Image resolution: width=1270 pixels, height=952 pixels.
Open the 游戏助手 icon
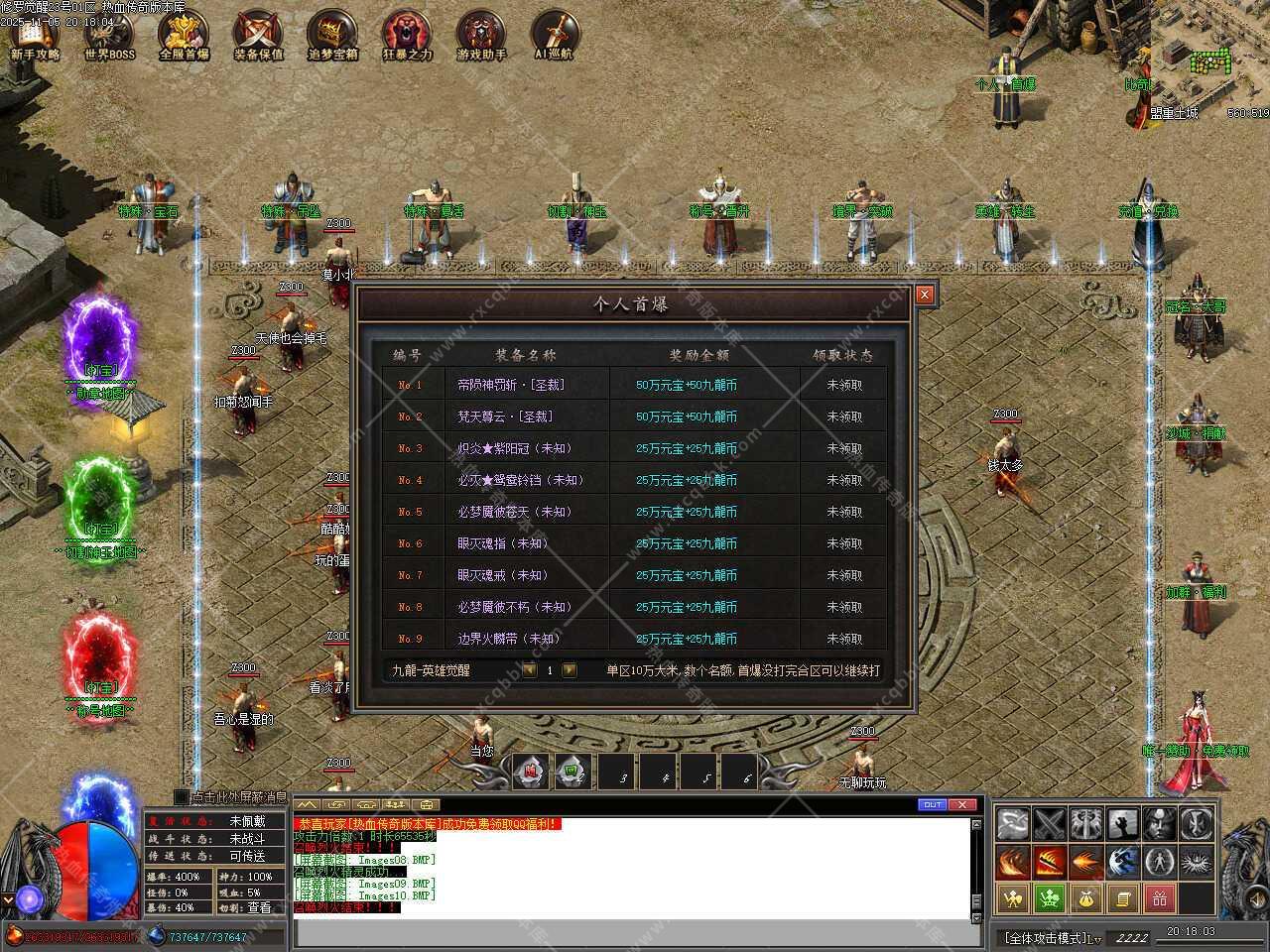tap(481, 36)
